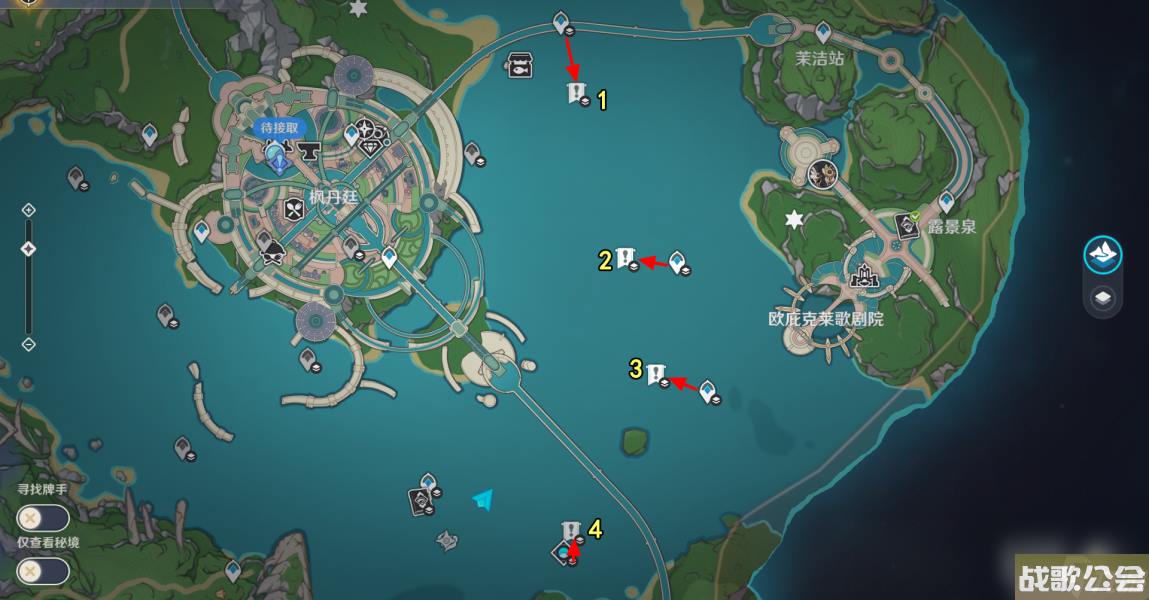The height and width of the screenshot is (600, 1149).
Task: Open the stacked layers selector button
Action: coord(1102,298)
